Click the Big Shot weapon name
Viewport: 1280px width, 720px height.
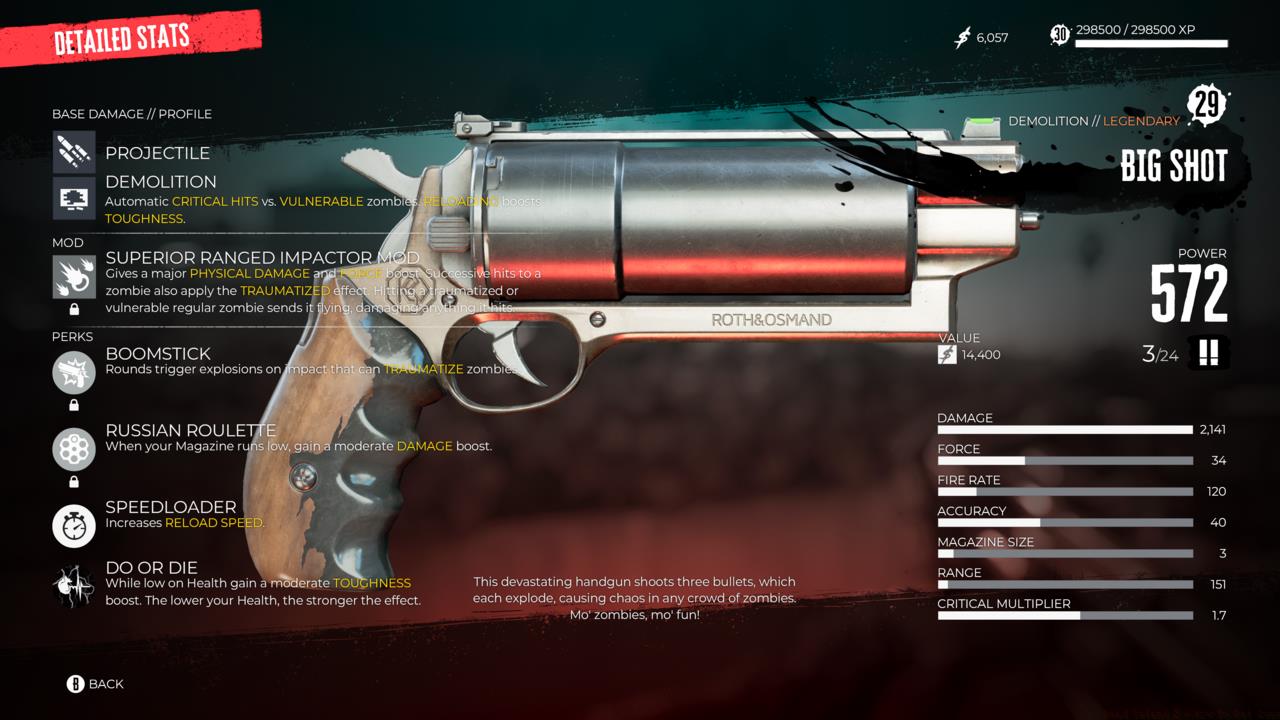point(1175,166)
